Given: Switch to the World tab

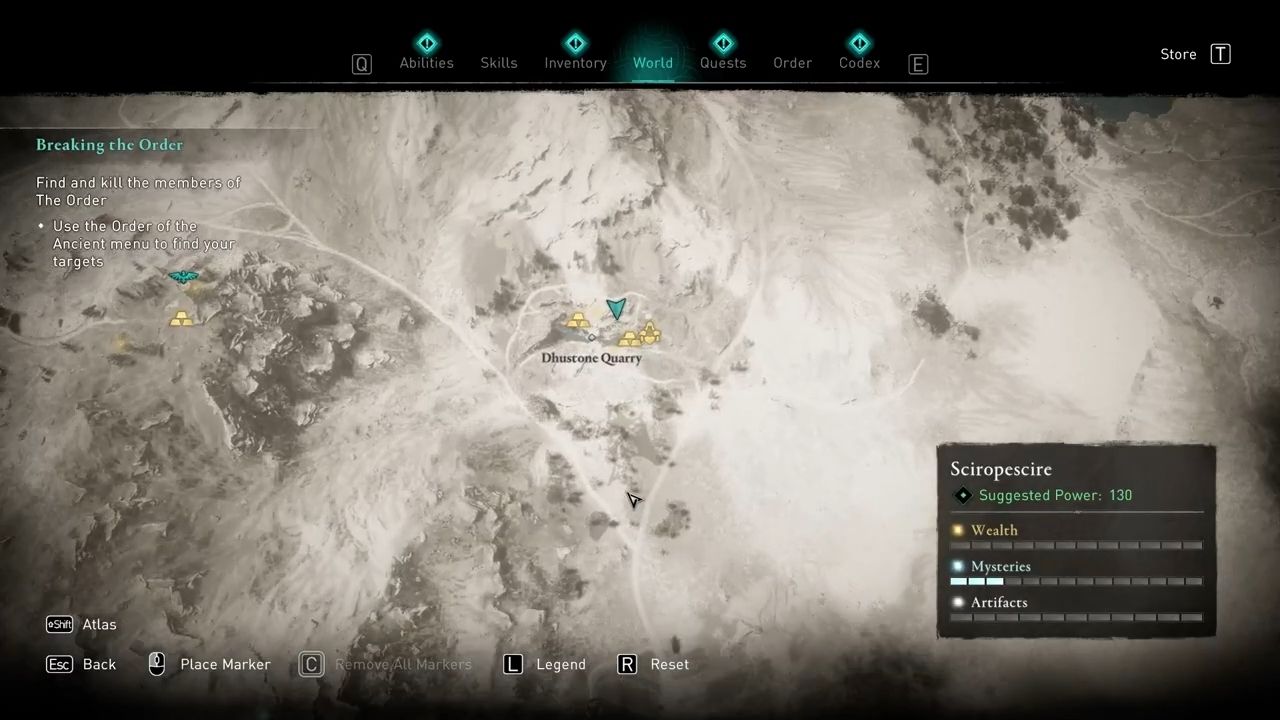Looking at the screenshot, I should coord(653,63).
